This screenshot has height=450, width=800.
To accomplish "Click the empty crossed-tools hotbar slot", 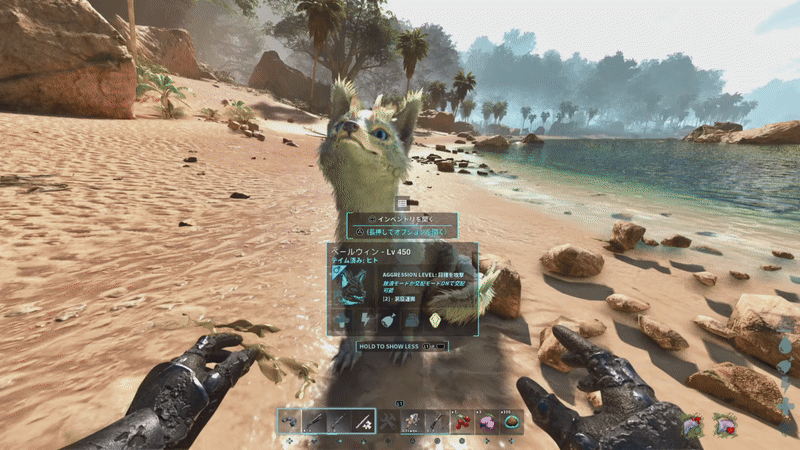I will (388, 422).
